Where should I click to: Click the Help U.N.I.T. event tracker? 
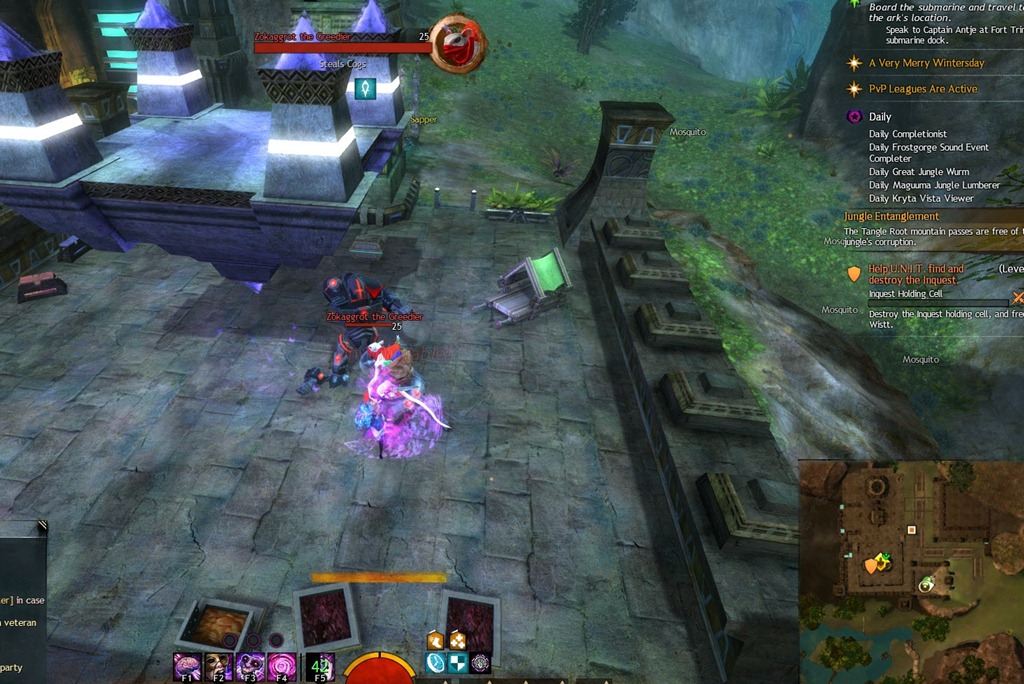[x=915, y=274]
